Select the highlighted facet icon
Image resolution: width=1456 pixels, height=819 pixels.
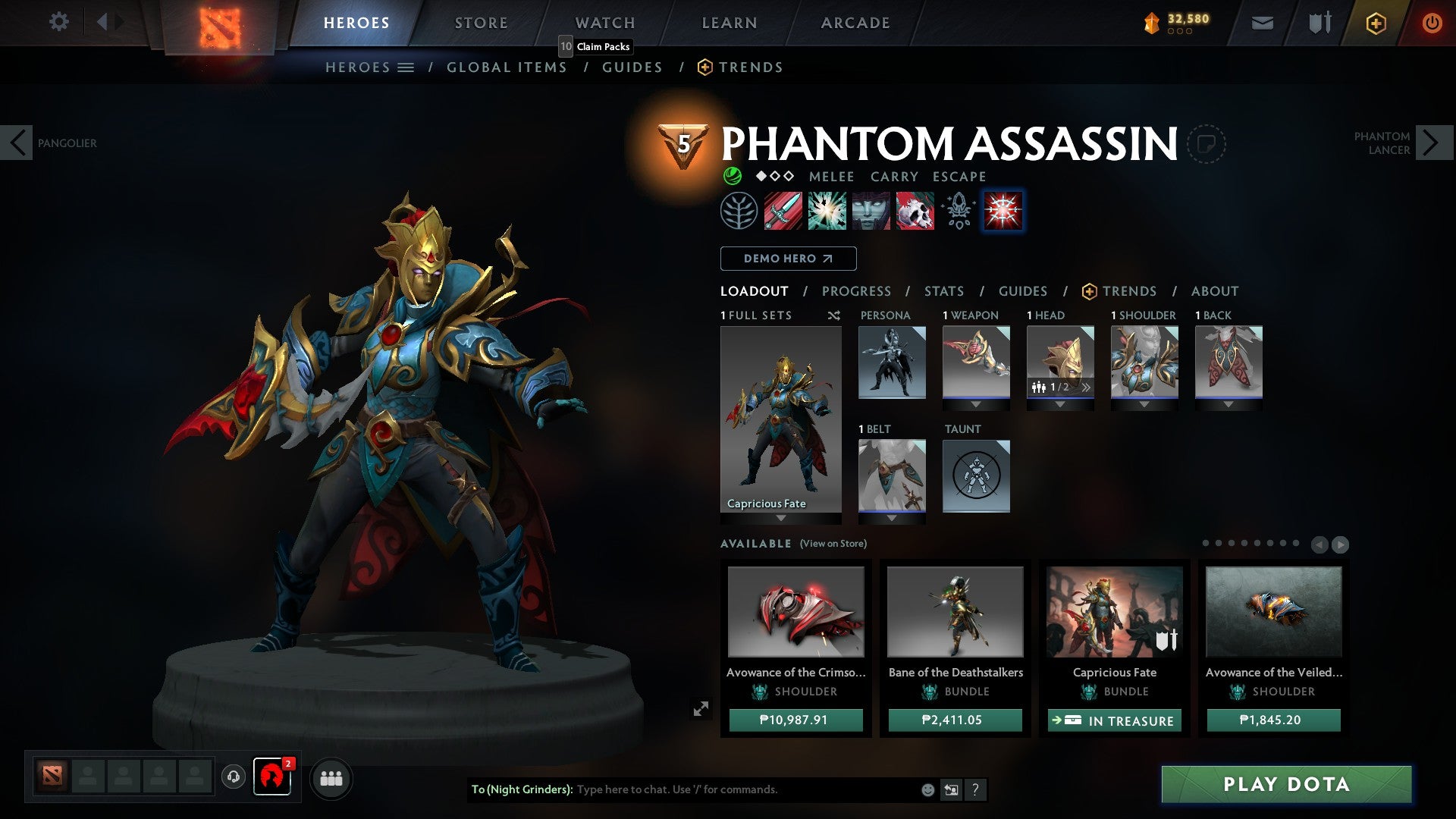point(1003,211)
